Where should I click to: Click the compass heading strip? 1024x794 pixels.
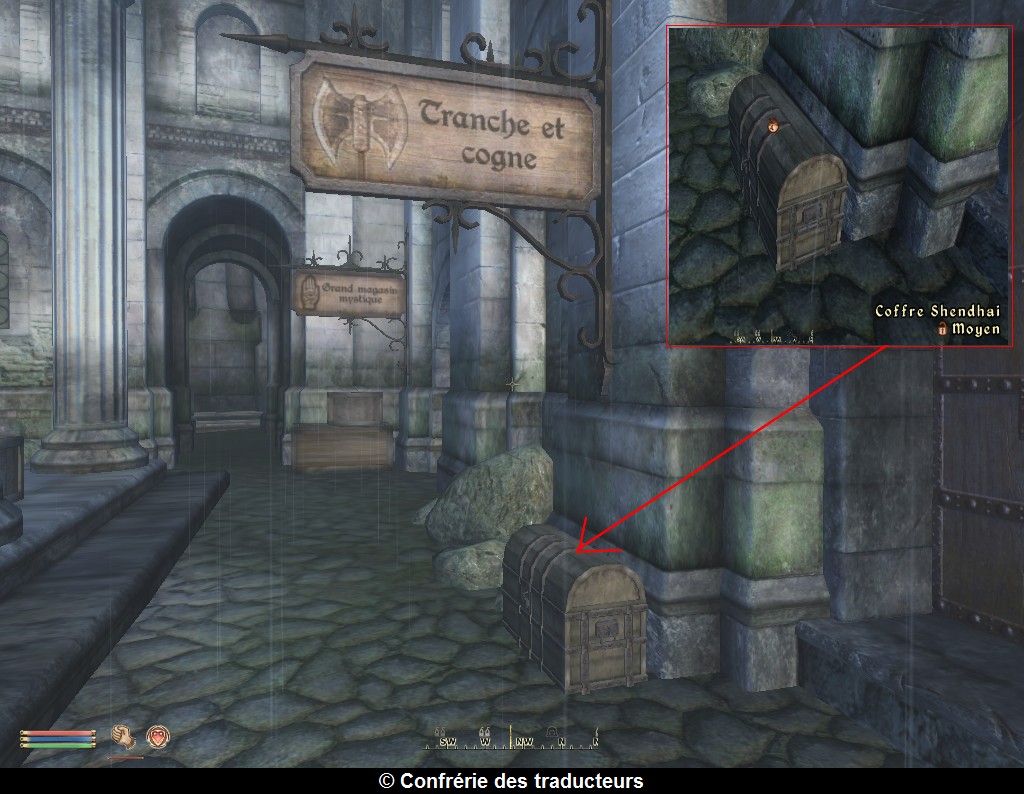[x=512, y=740]
